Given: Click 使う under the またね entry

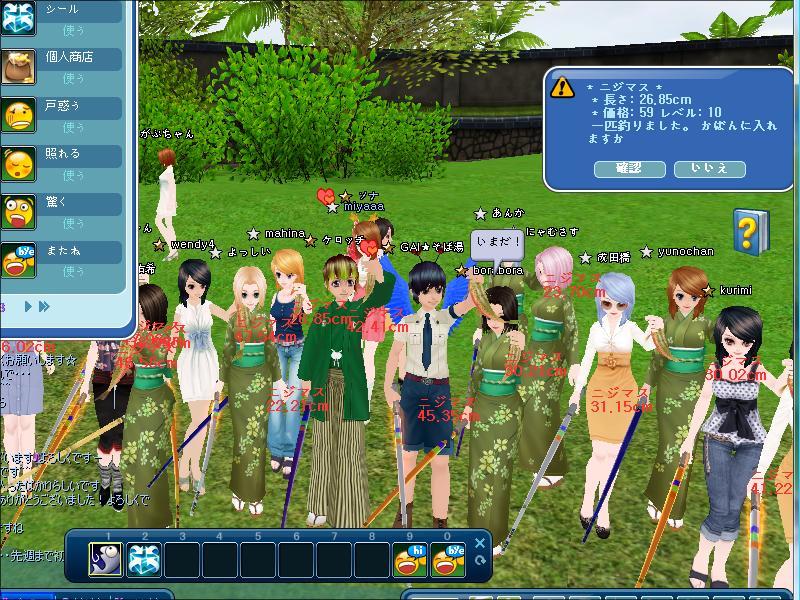Looking at the screenshot, I should tap(74, 271).
